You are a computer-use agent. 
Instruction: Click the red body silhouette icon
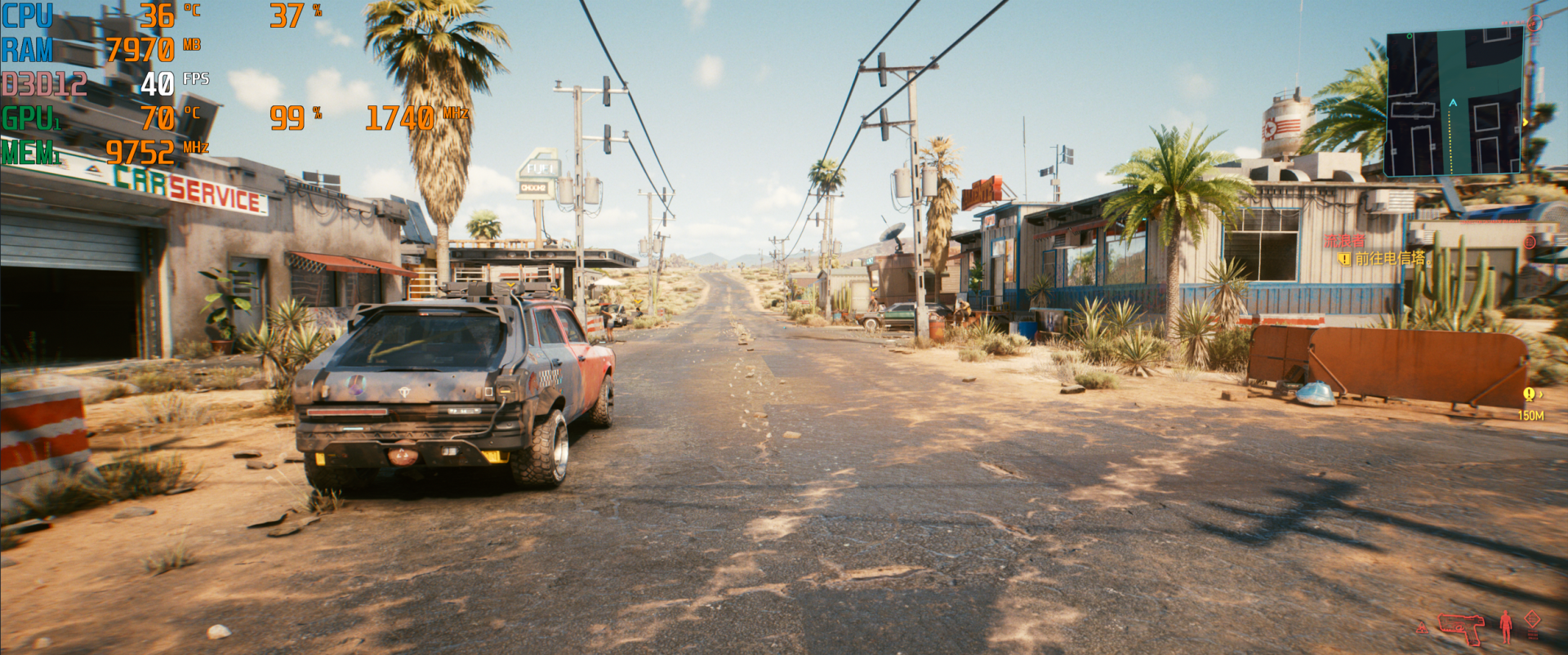pyautogui.click(x=1506, y=627)
